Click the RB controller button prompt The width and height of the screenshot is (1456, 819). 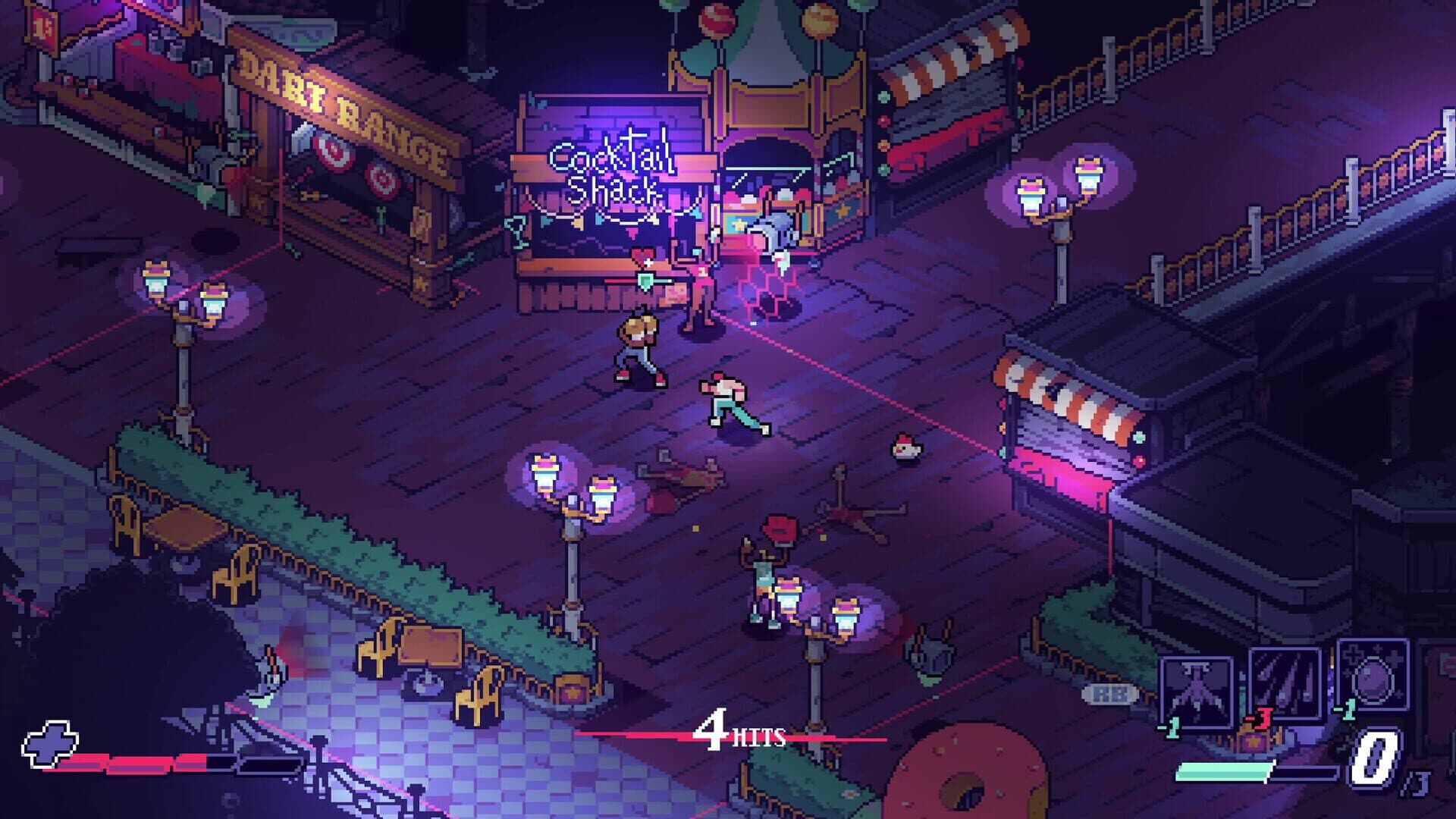(x=1108, y=692)
